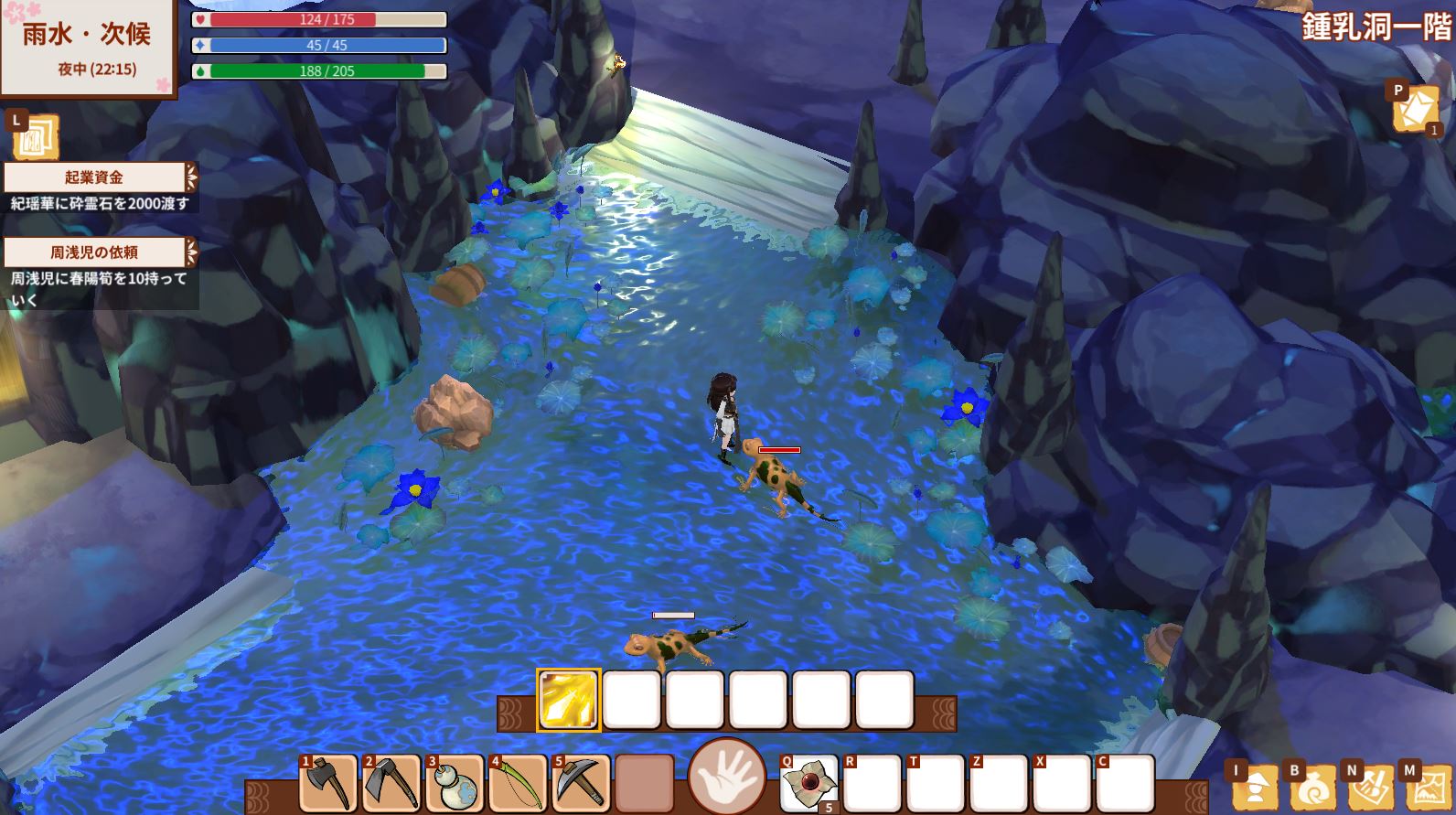Select the gourd watering can slot
The height and width of the screenshot is (815, 1456).
tap(455, 784)
